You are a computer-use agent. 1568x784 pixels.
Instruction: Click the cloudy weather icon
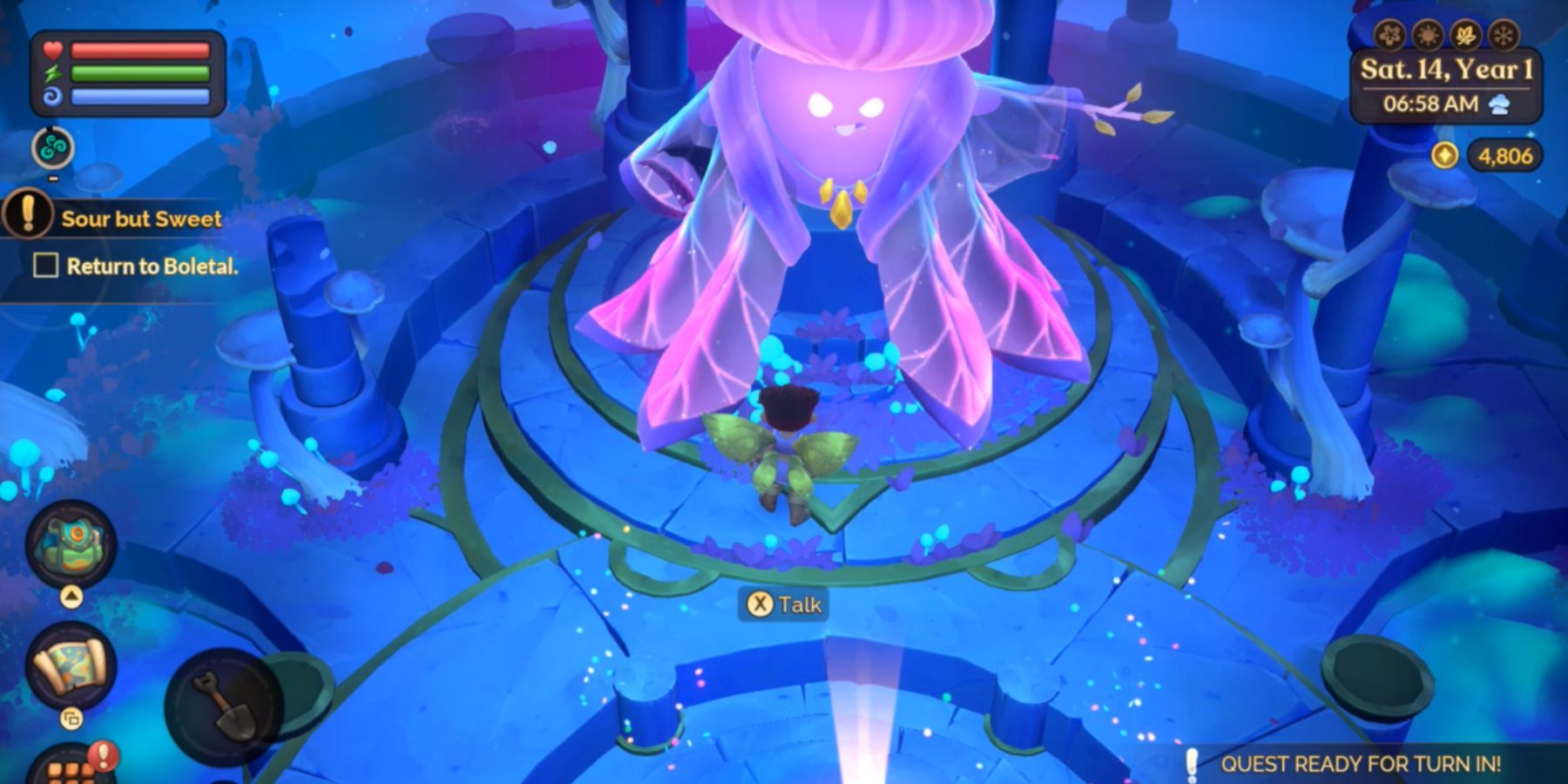[x=1498, y=105]
